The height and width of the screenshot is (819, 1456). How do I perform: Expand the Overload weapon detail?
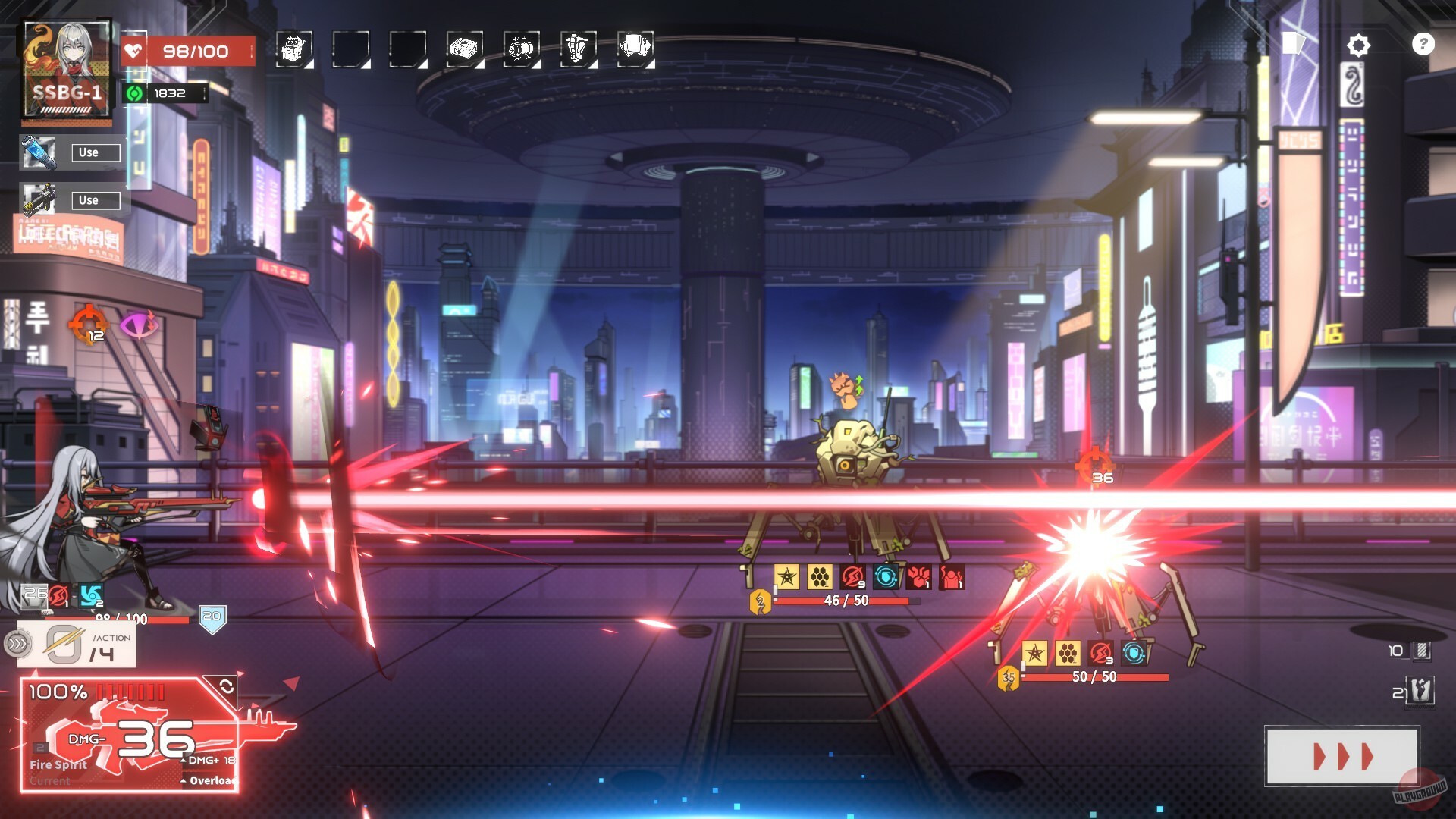[x=209, y=780]
